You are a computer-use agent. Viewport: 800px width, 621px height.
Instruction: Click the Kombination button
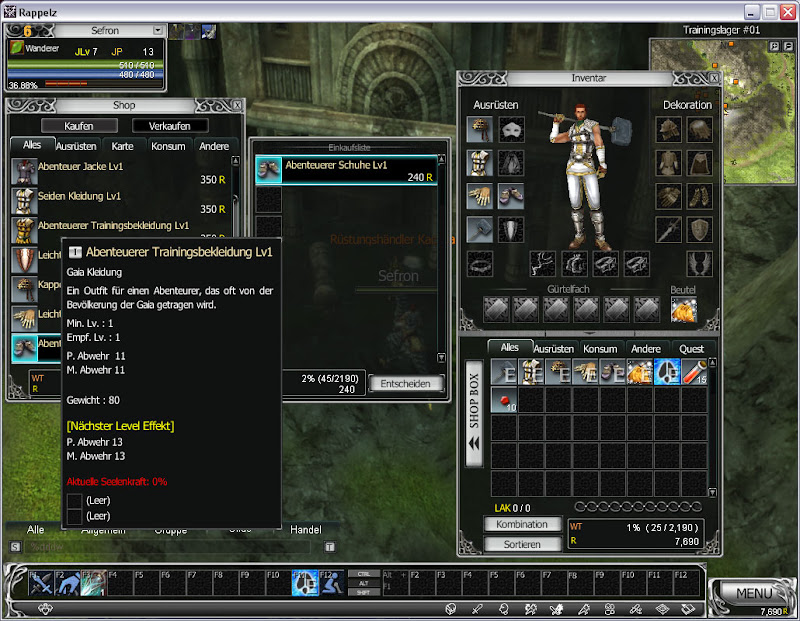[x=521, y=524]
